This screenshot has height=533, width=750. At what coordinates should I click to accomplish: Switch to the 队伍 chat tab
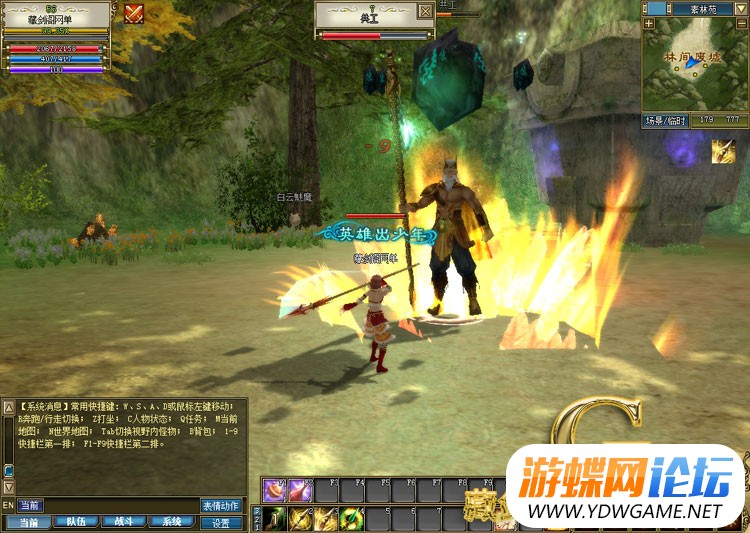[76, 521]
